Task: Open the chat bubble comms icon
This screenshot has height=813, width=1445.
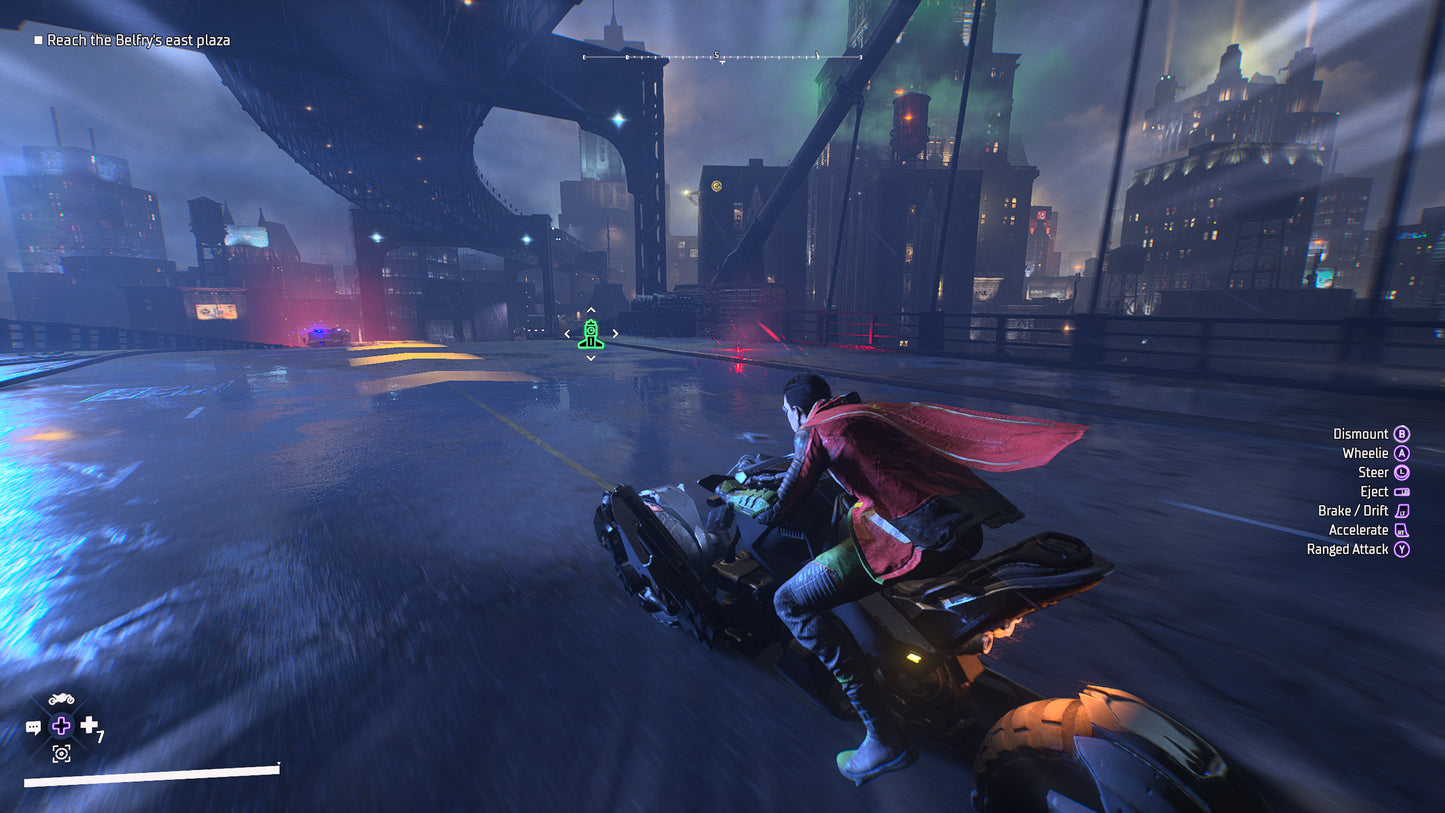Action: tap(34, 726)
